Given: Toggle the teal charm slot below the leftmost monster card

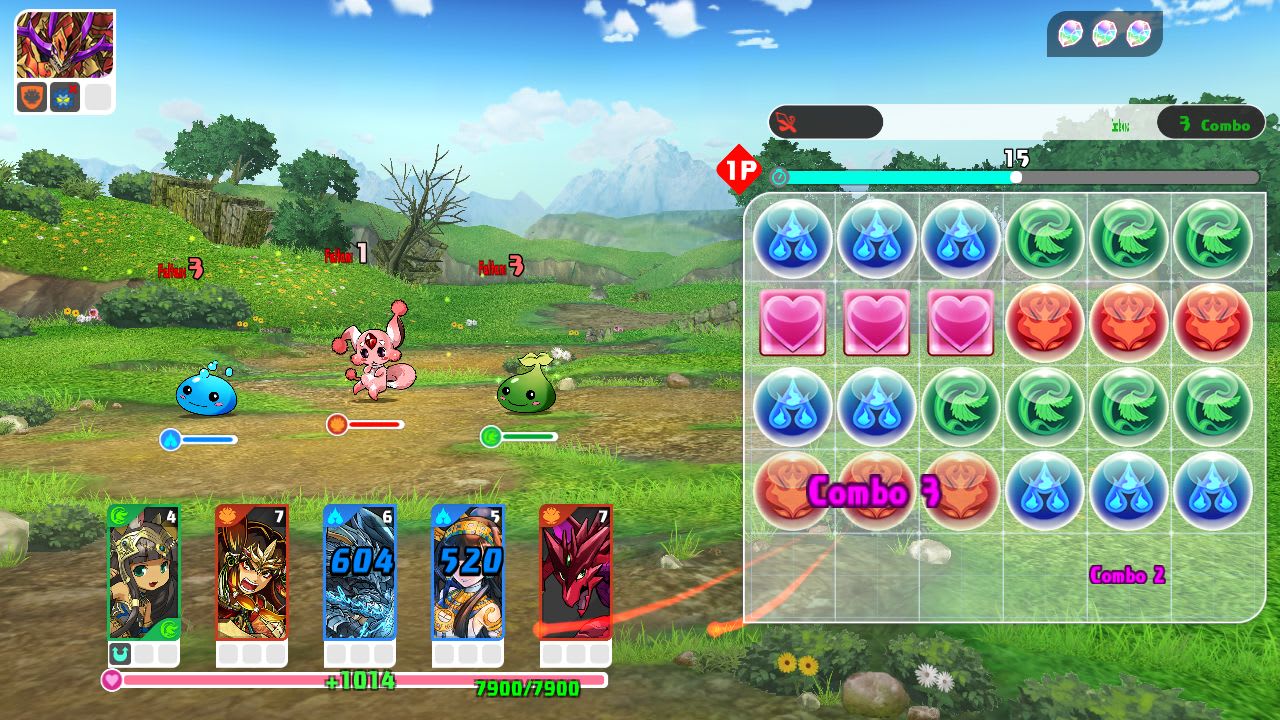Looking at the screenshot, I should [119, 653].
